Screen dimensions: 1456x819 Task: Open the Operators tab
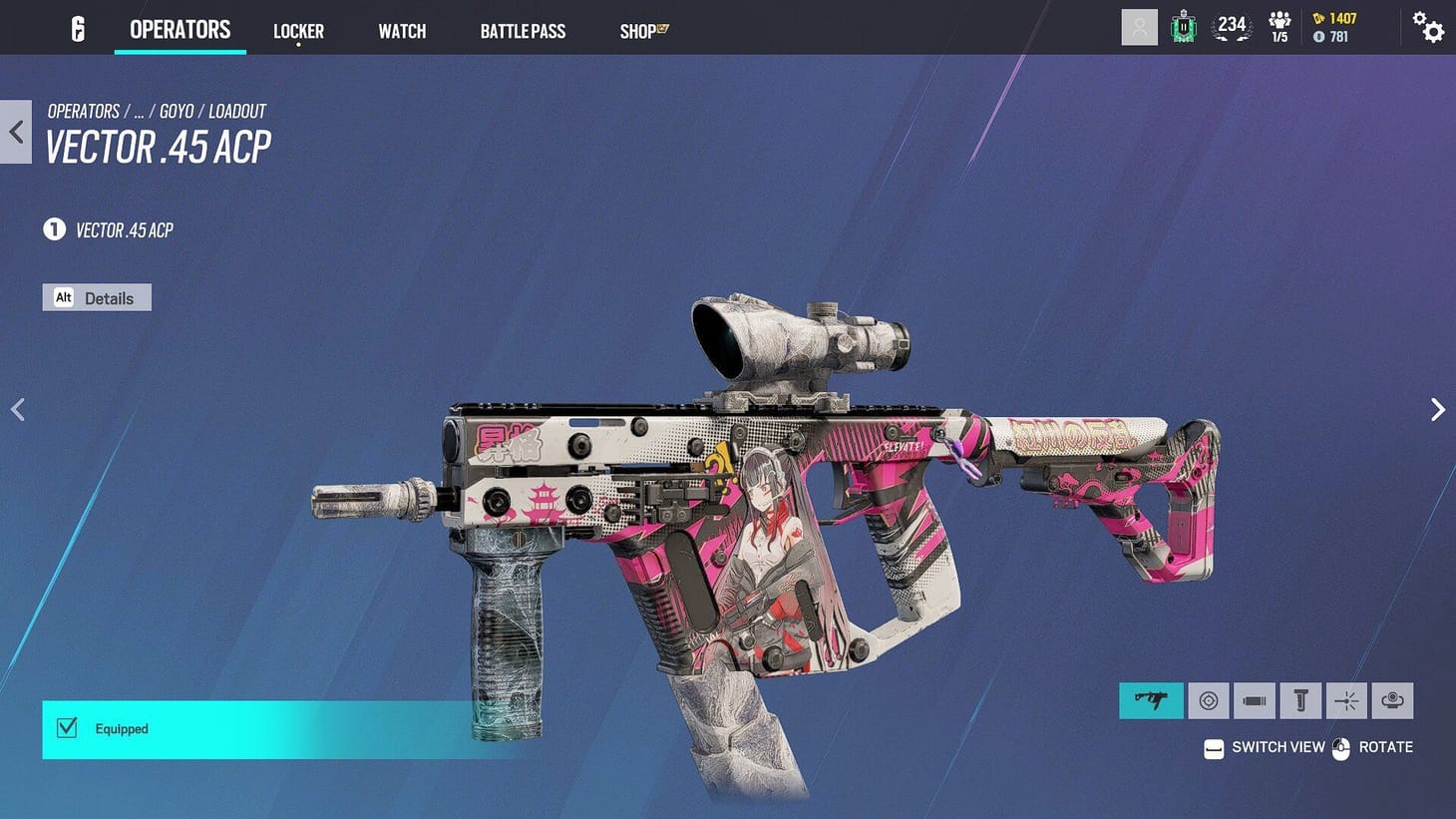coord(180,30)
